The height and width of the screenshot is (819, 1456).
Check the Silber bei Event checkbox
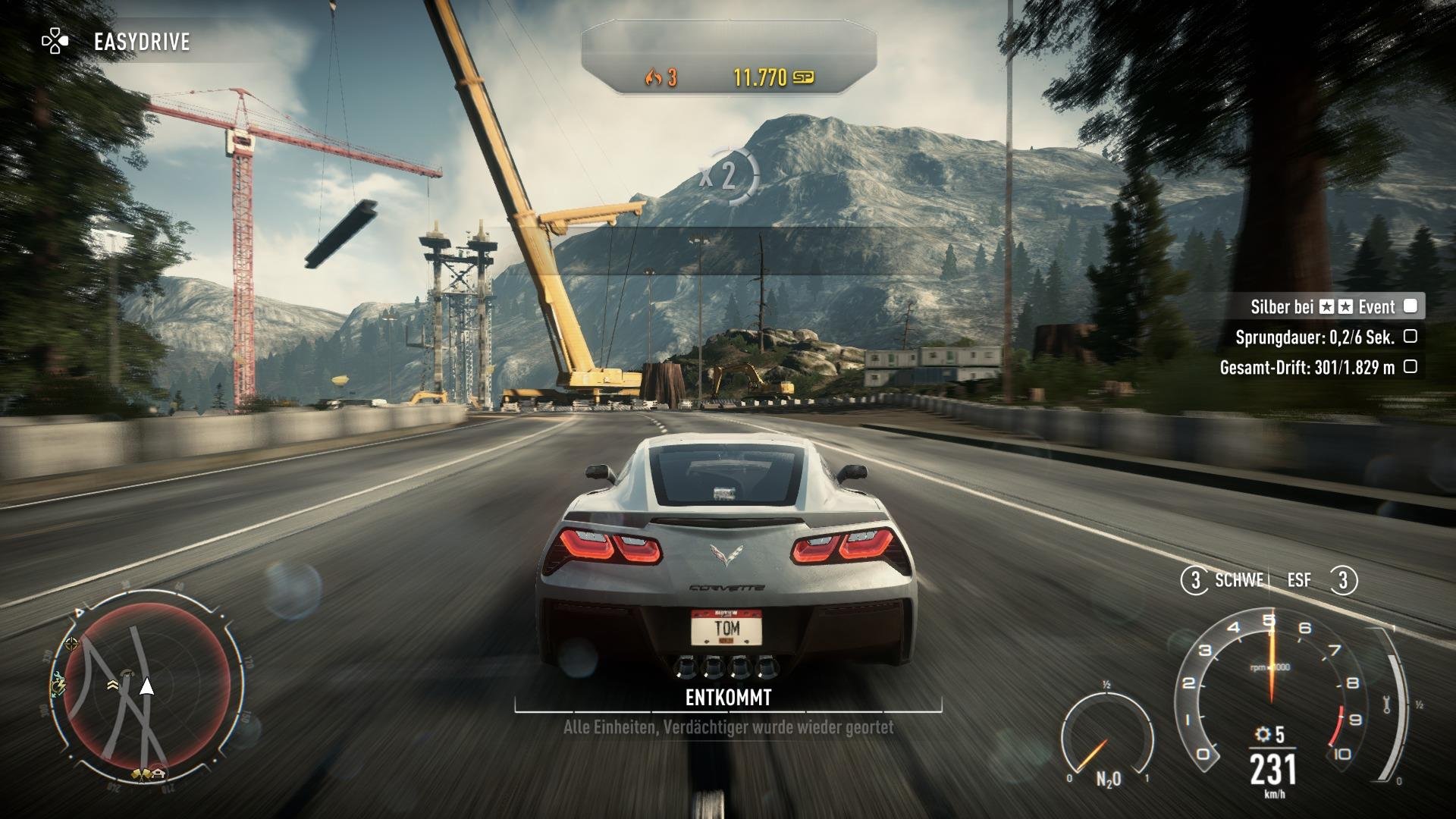pos(1411,307)
